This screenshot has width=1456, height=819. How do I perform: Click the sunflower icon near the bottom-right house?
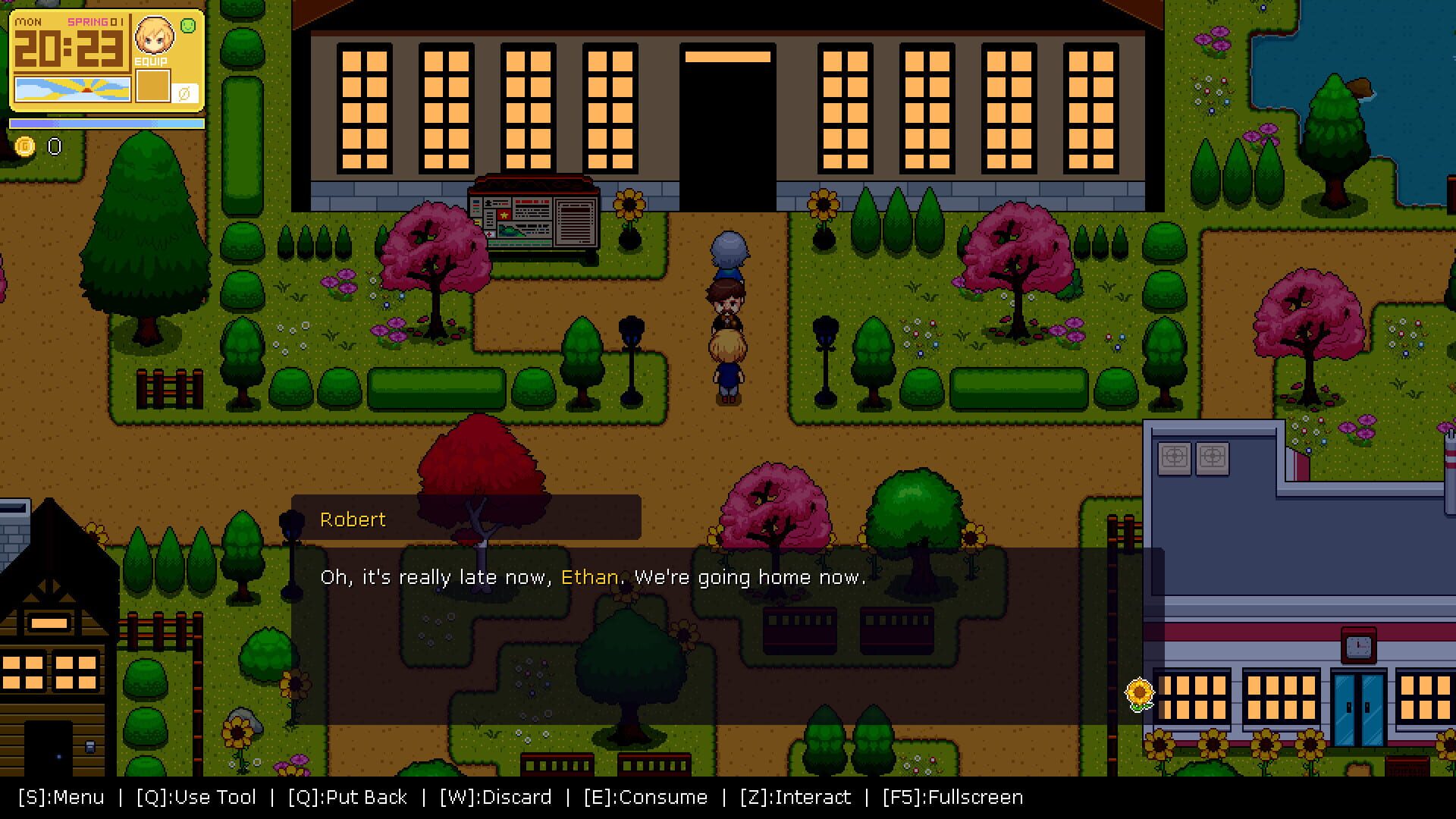coord(1139,692)
